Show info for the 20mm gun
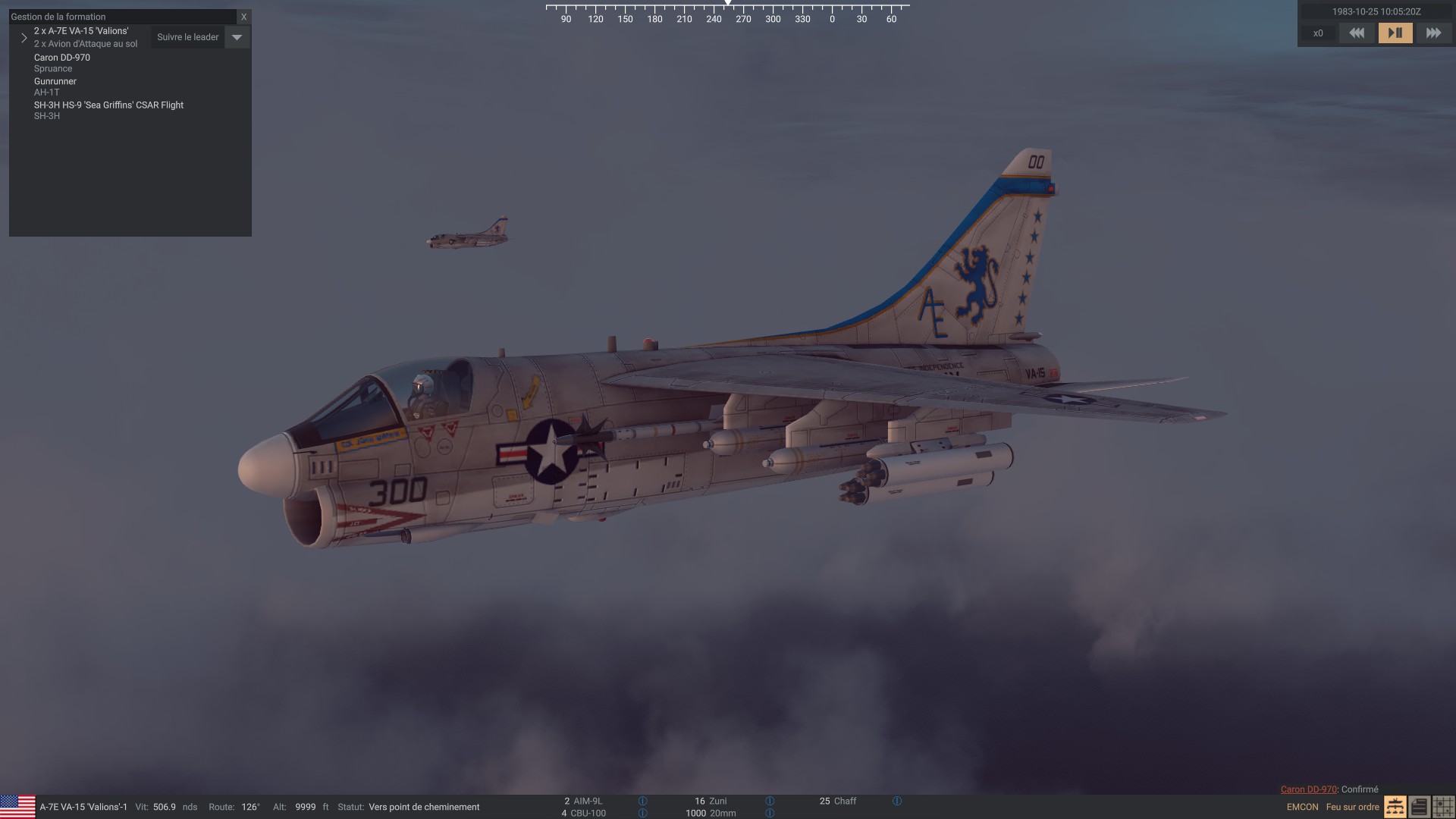This screenshot has height=819, width=1456. [x=770, y=813]
